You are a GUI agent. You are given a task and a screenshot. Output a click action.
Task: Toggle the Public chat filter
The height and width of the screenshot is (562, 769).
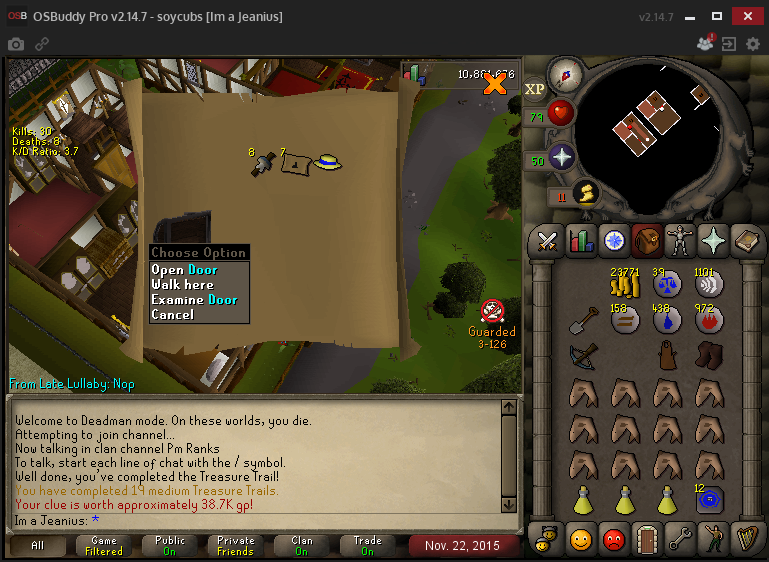click(x=170, y=546)
